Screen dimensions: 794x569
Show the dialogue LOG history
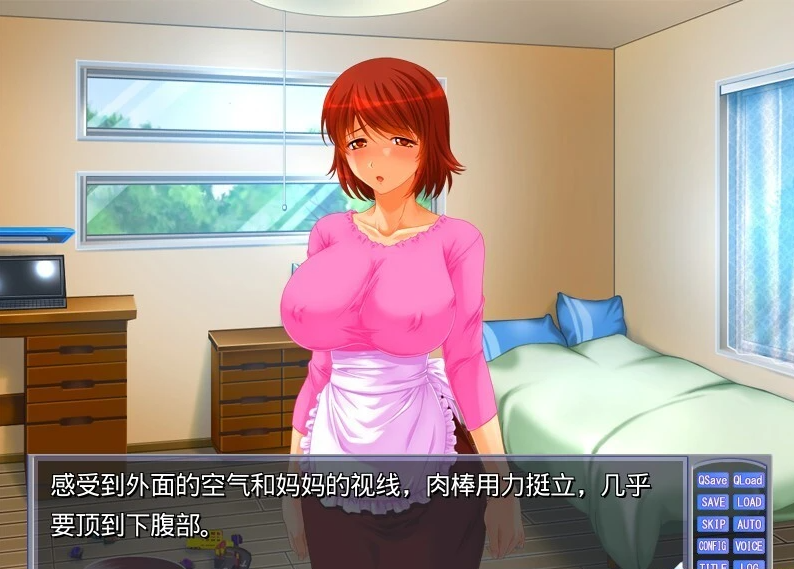(748, 564)
